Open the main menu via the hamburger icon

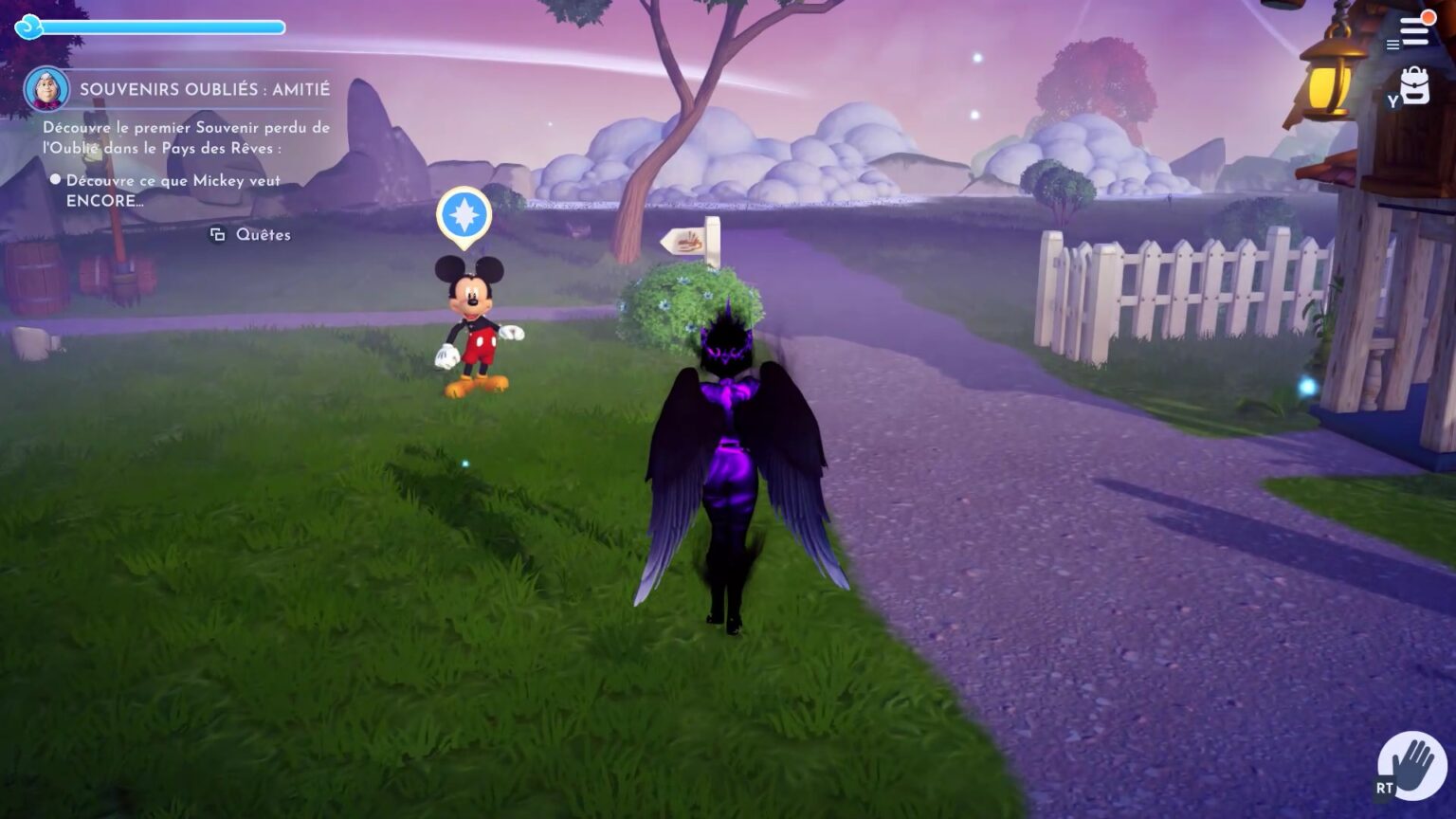pos(1393,44)
